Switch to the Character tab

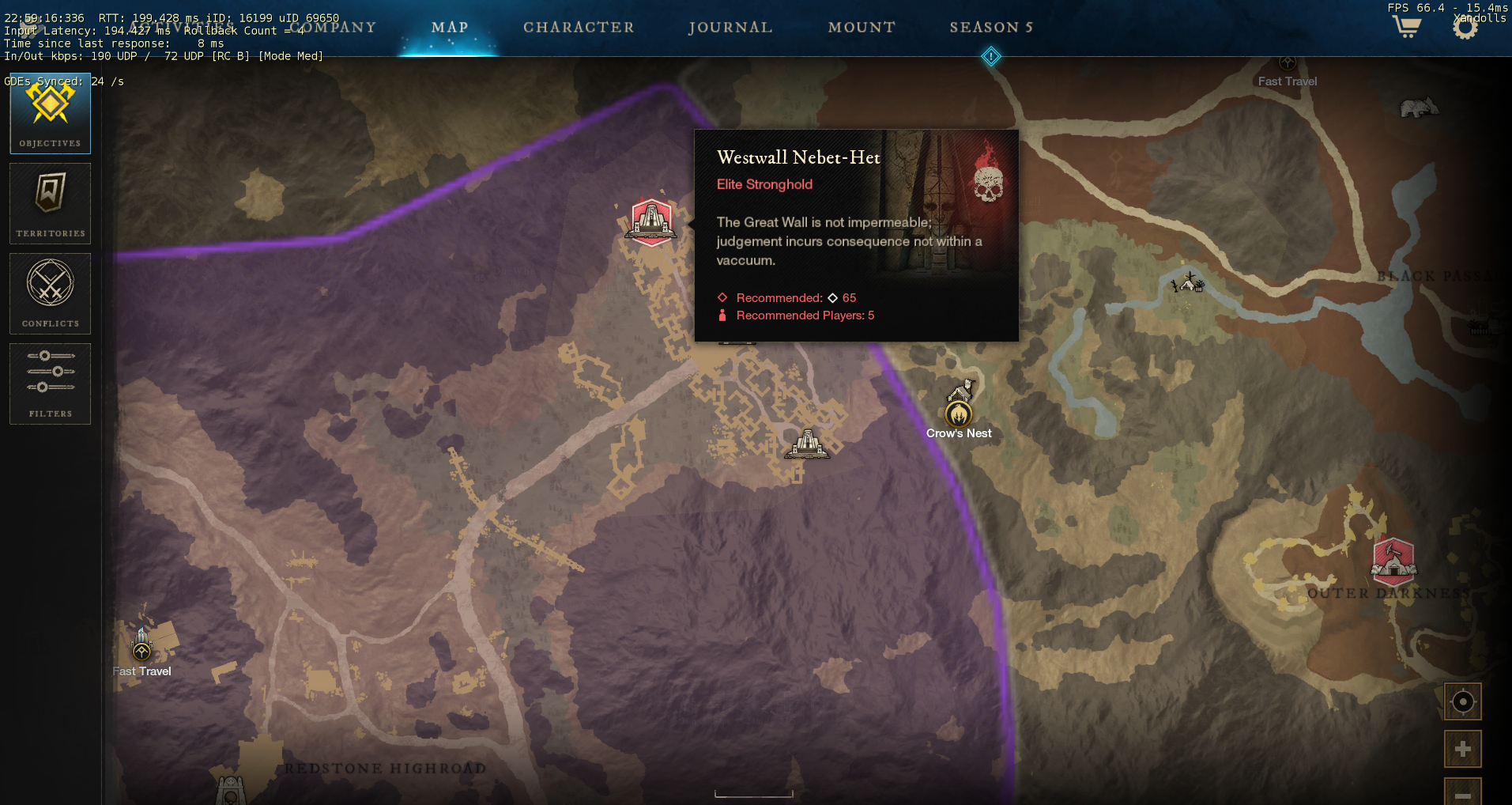pos(579,28)
